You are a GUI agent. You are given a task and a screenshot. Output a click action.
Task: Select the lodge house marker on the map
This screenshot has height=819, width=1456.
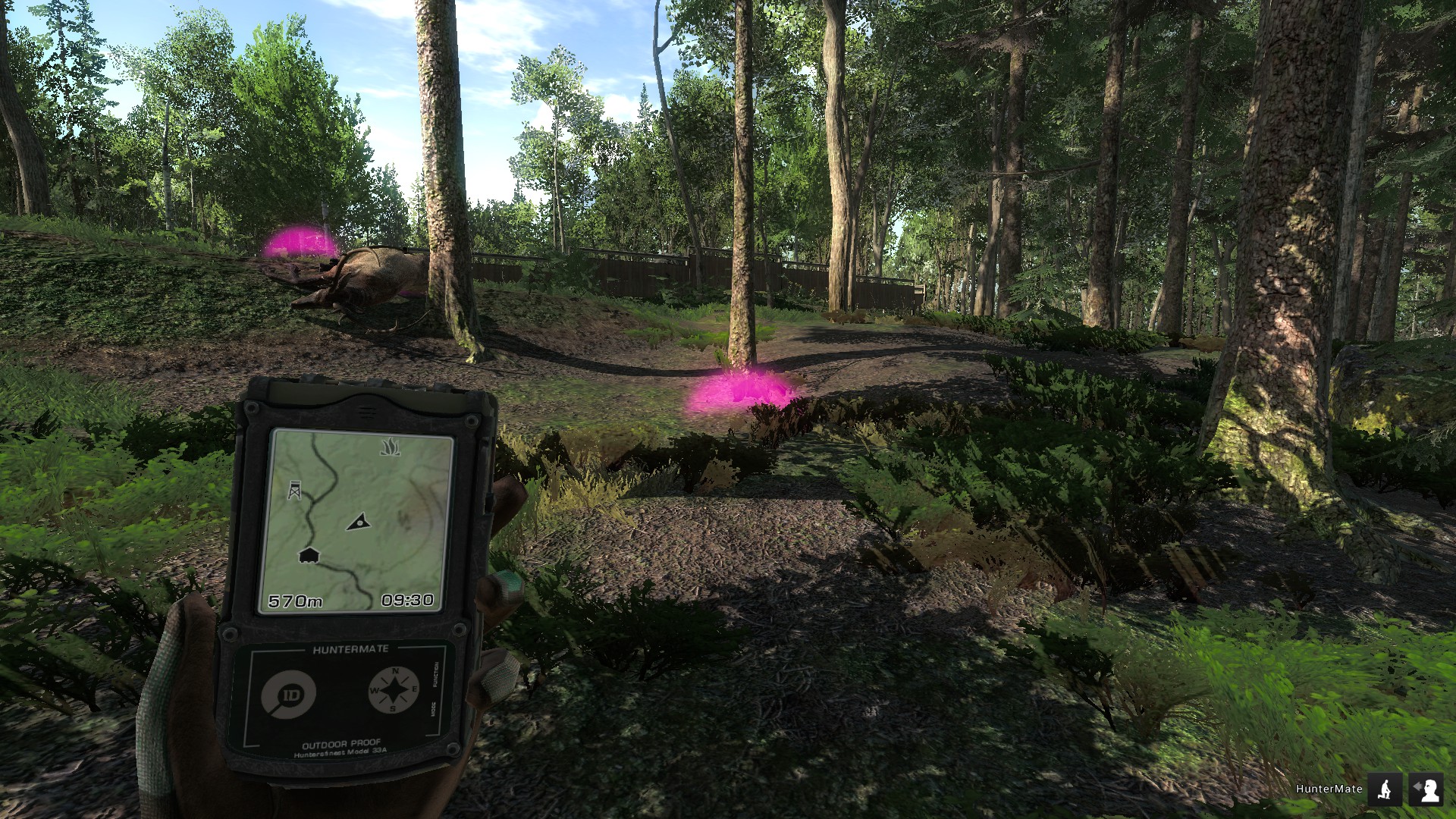[308, 556]
